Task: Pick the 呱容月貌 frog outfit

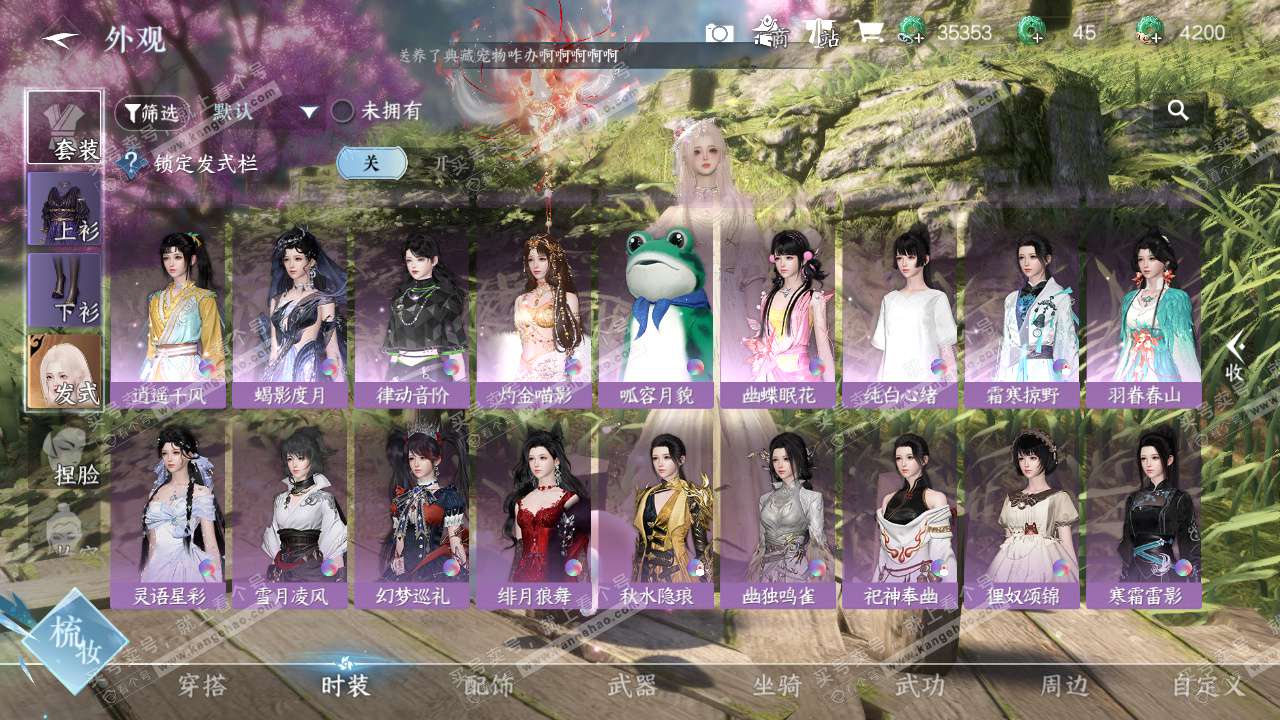Action: [656, 312]
